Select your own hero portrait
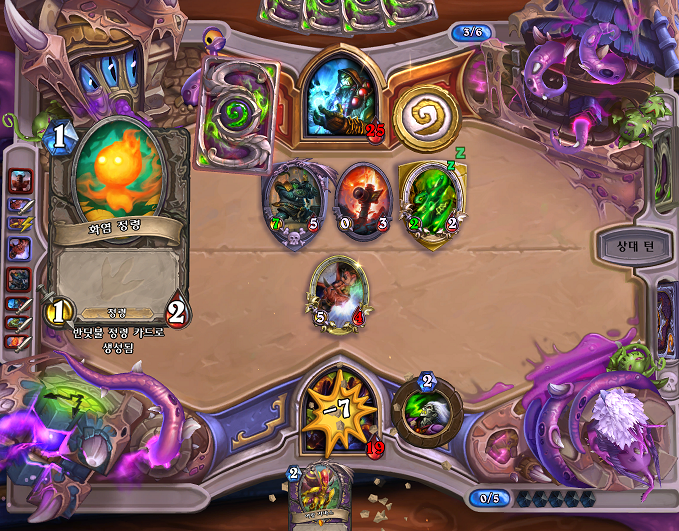 [x=339, y=410]
